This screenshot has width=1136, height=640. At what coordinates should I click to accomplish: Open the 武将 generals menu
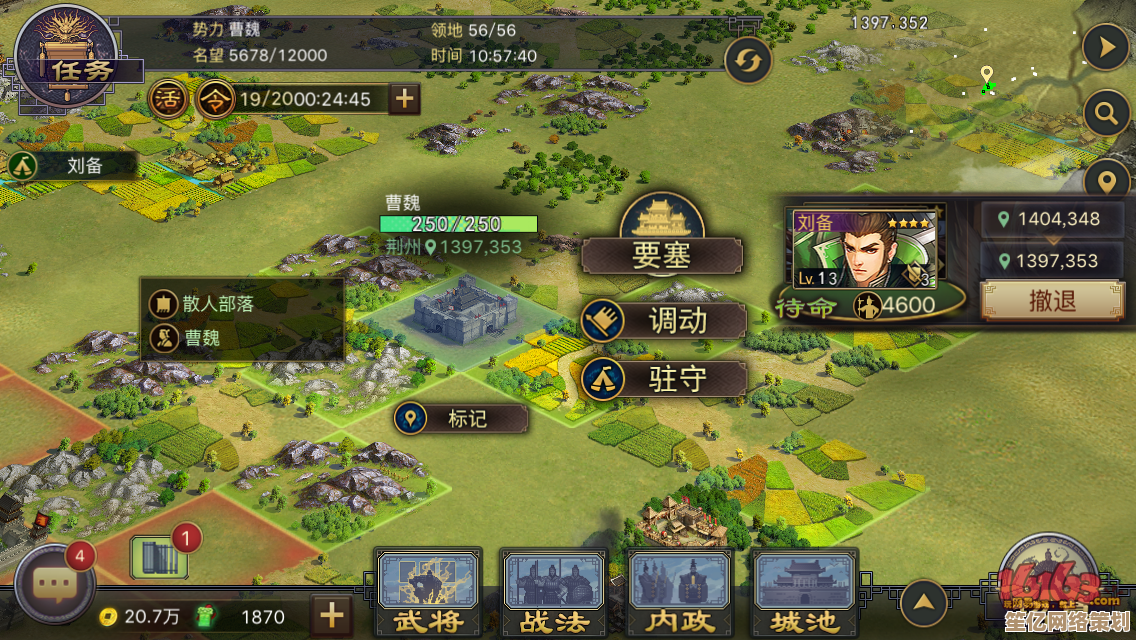point(428,594)
